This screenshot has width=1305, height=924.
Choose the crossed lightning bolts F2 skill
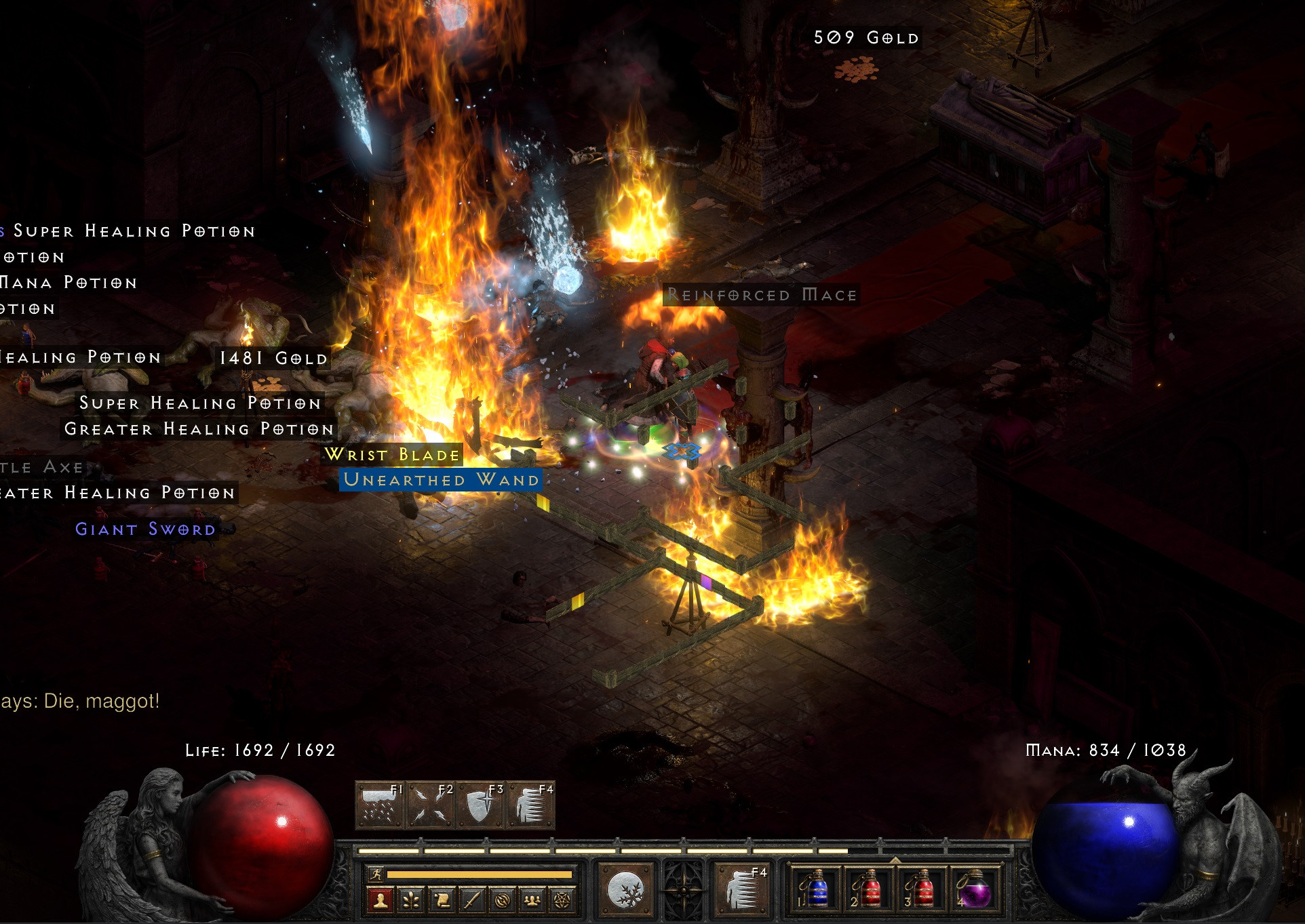tap(431, 805)
